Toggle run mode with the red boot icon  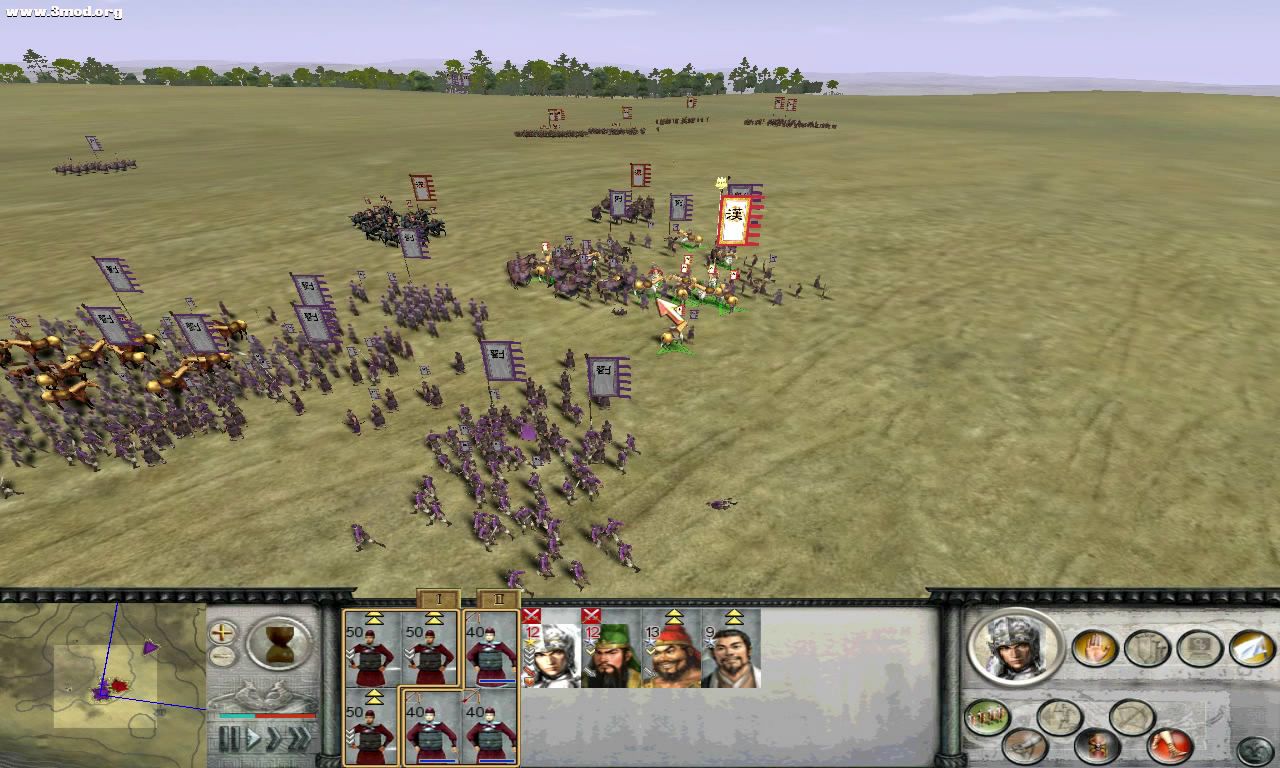coord(1171,744)
